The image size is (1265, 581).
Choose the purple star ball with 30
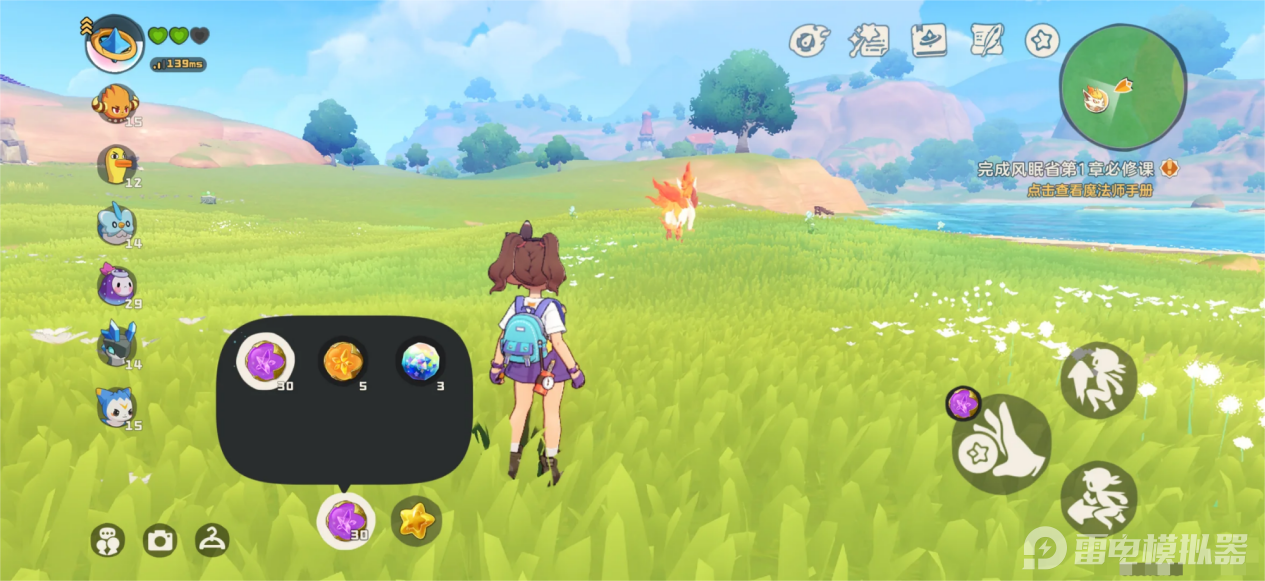click(x=264, y=360)
